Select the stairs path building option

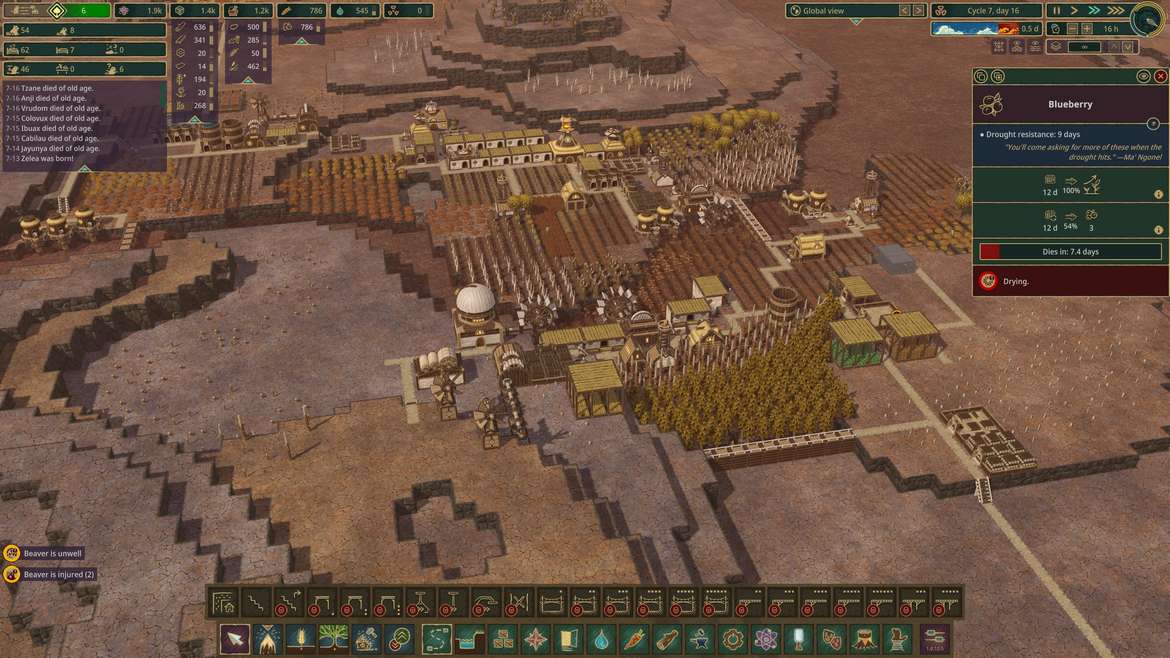point(256,603)
